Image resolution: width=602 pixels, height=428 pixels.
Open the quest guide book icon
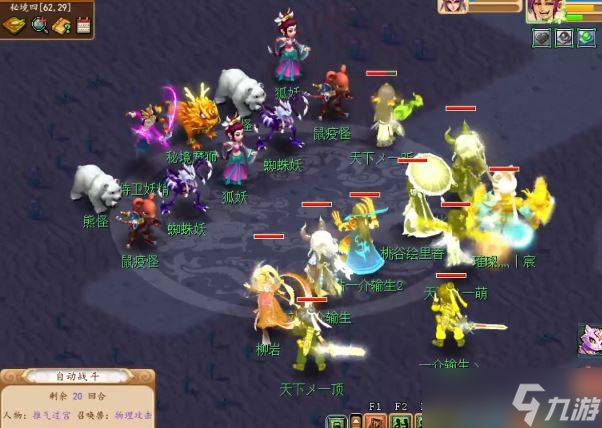pos(62,26)
